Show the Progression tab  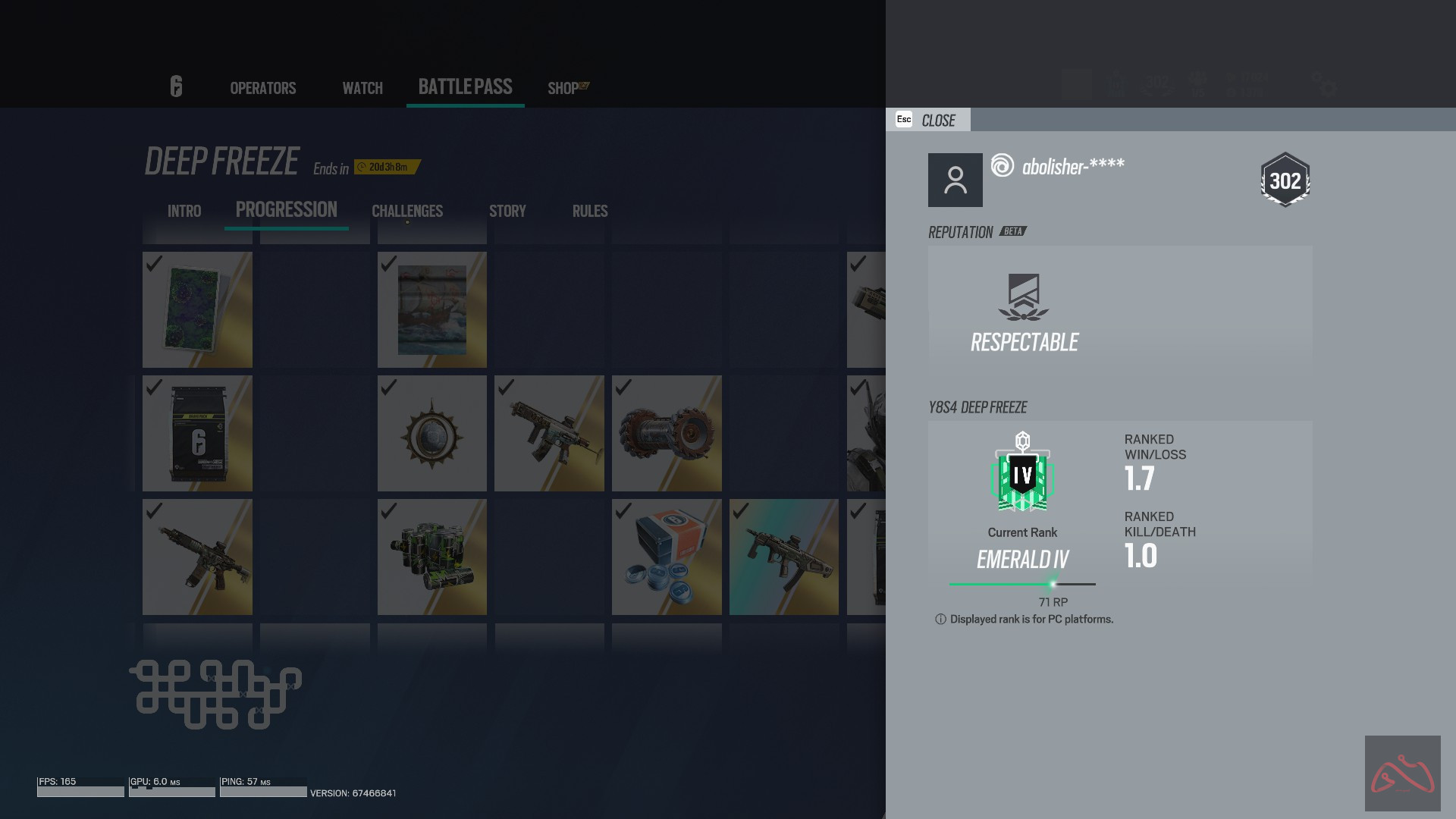click(286, 209)
